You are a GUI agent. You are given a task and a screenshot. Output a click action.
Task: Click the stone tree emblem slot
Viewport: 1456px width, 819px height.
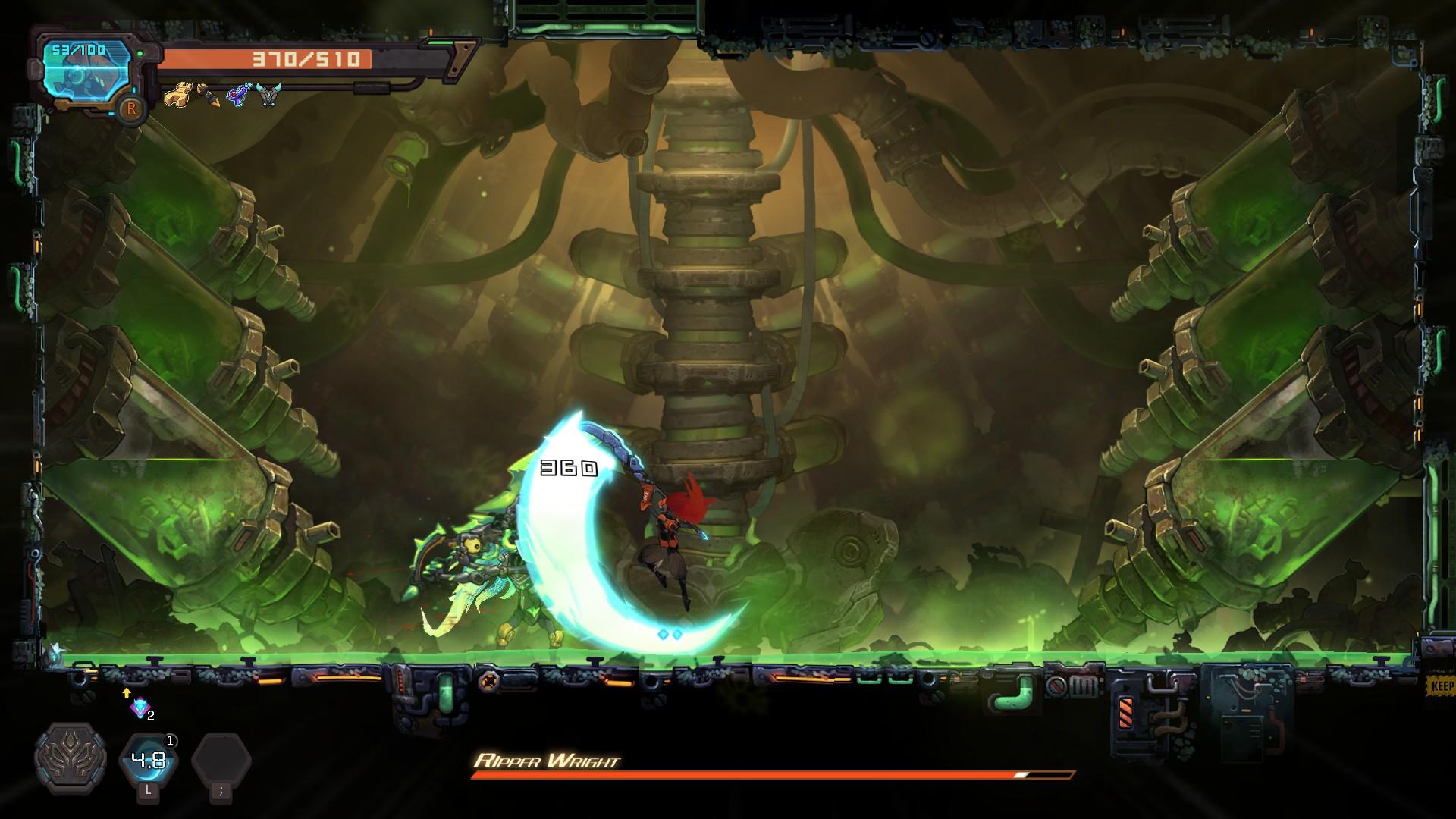71,758
